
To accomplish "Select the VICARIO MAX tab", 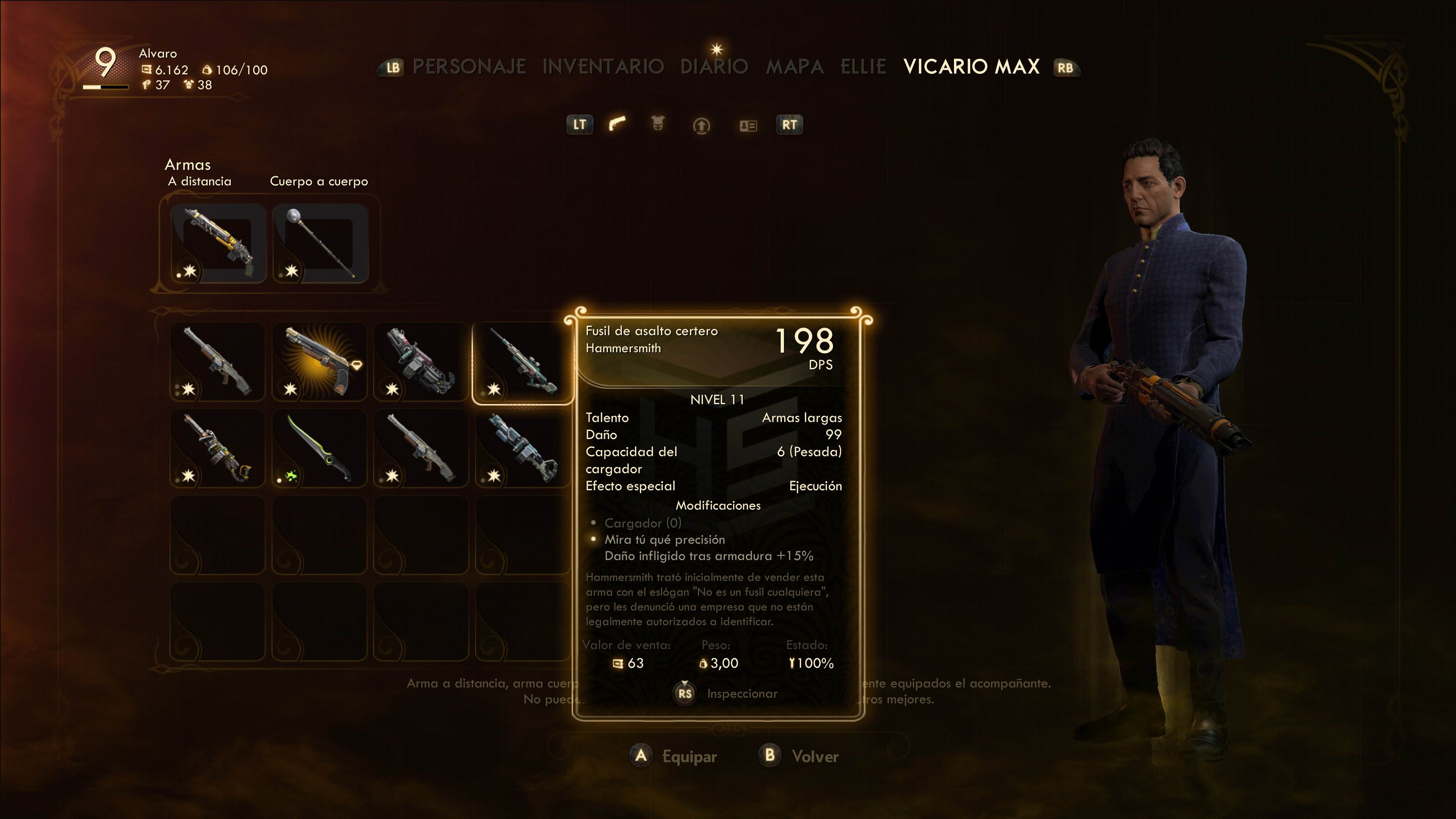I will pos(971,67).
